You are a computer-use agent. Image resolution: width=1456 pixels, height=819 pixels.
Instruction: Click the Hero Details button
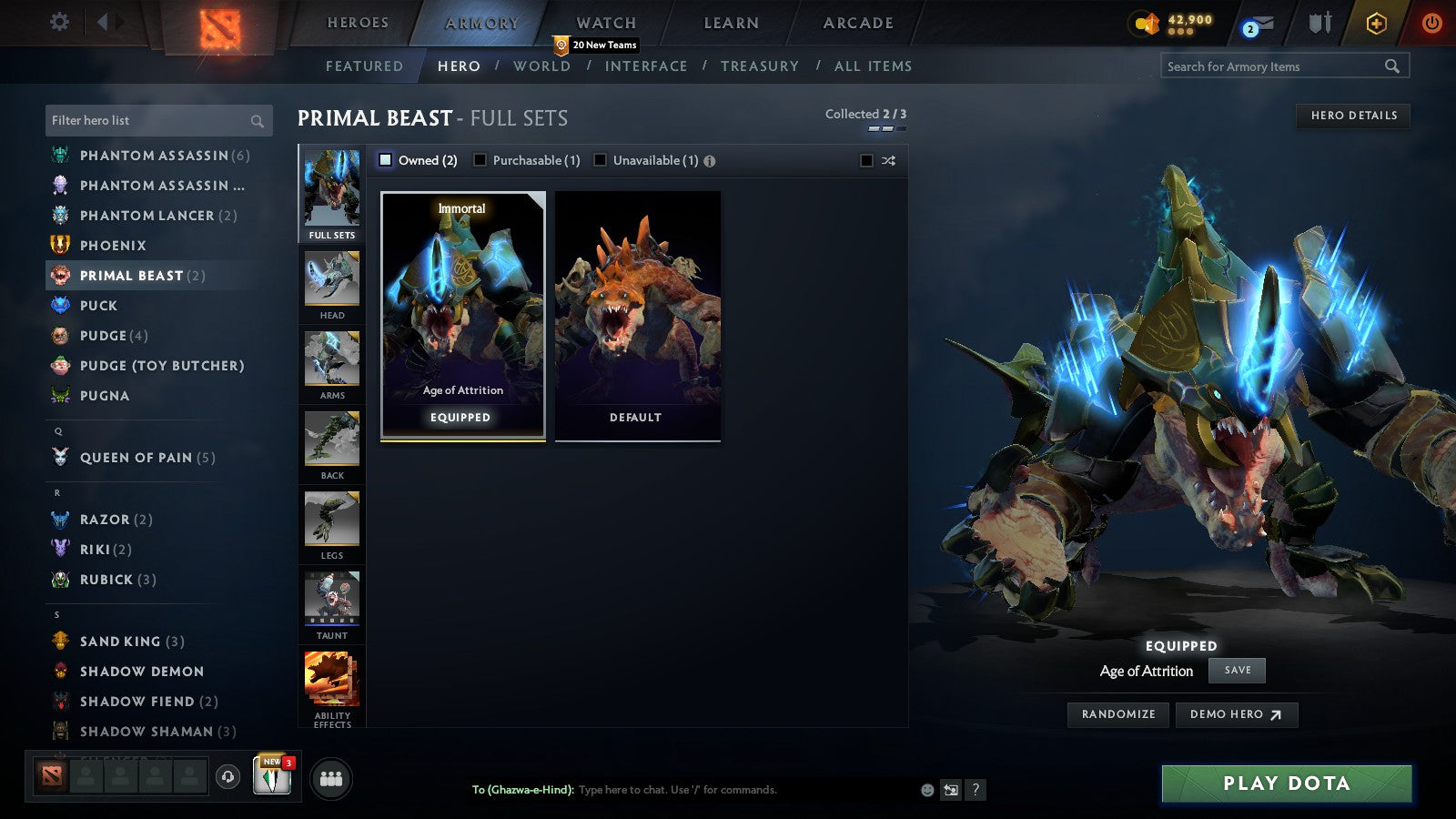(1353, 116)
